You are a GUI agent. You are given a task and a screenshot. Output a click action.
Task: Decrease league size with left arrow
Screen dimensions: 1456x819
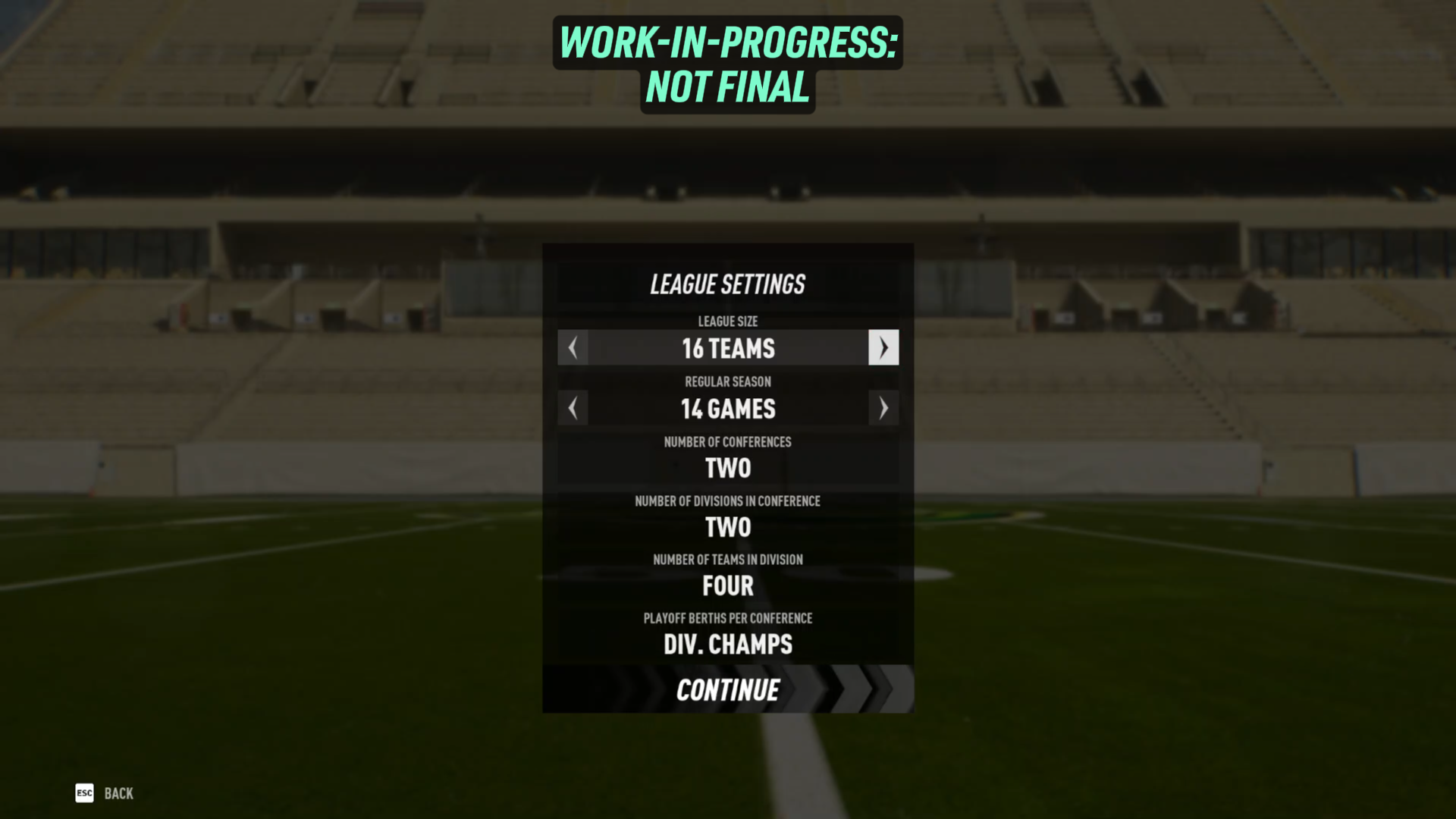(x=573, y=348)
